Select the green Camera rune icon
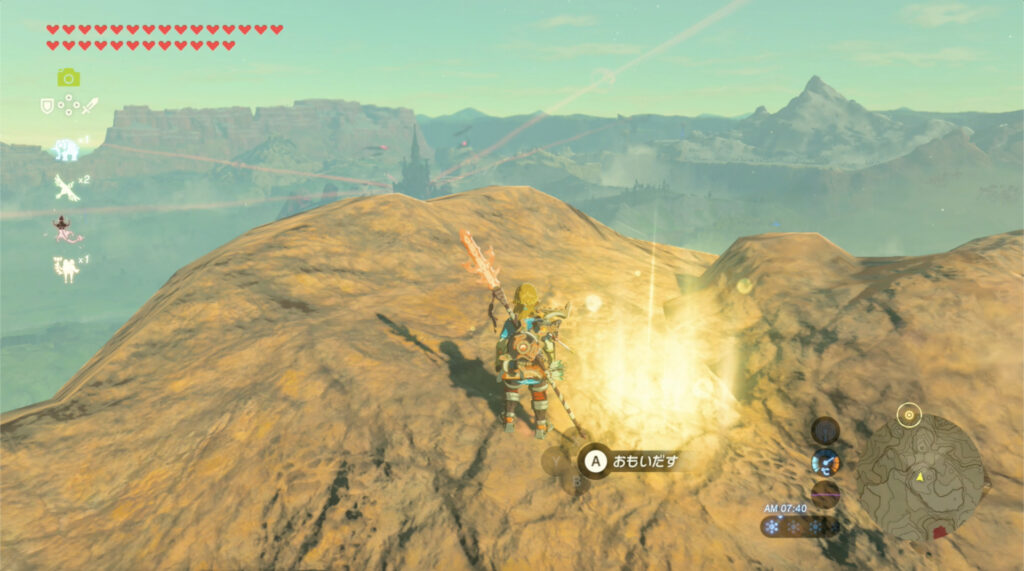 tap(68, 77)
